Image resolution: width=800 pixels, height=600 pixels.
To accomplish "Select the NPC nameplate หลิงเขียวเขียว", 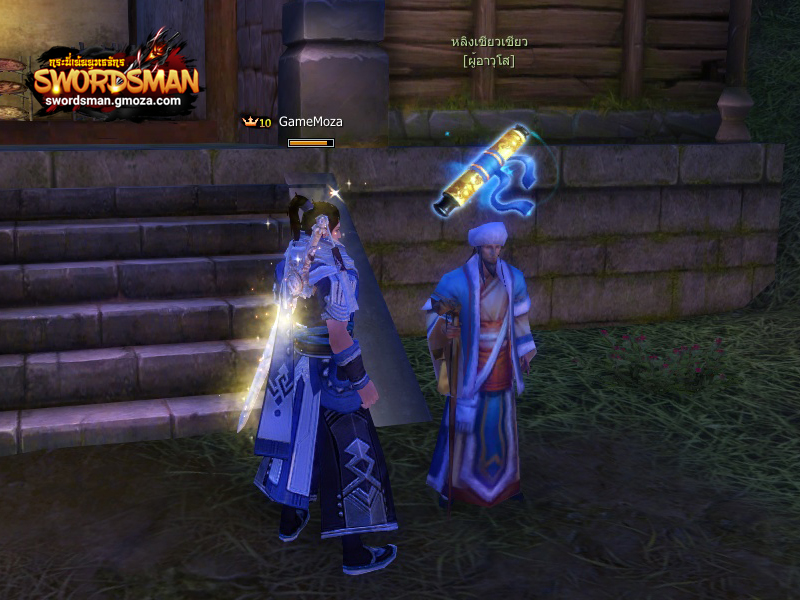I will 489,42.
